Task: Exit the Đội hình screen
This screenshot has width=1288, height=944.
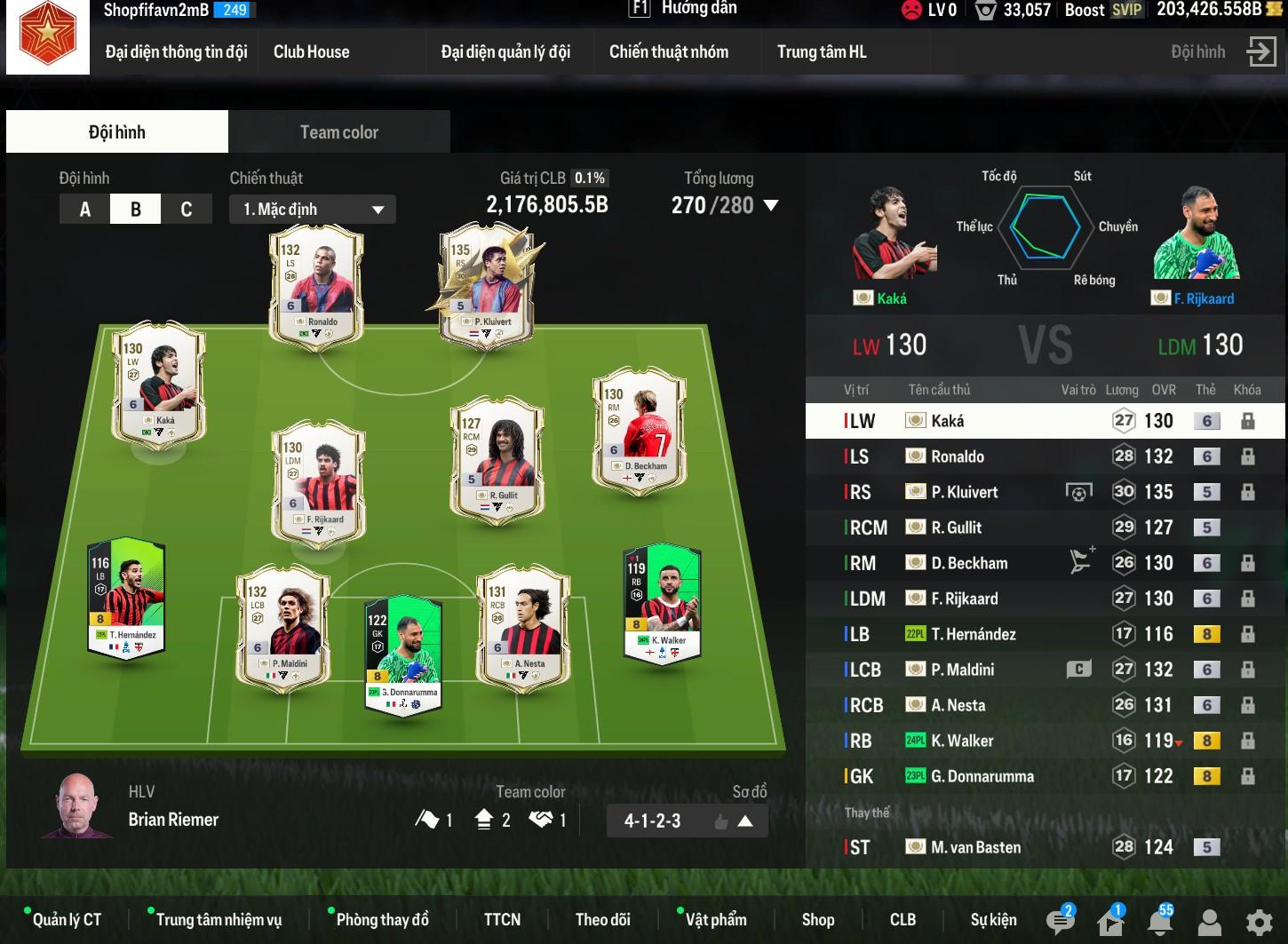Action: (1260, 52)
